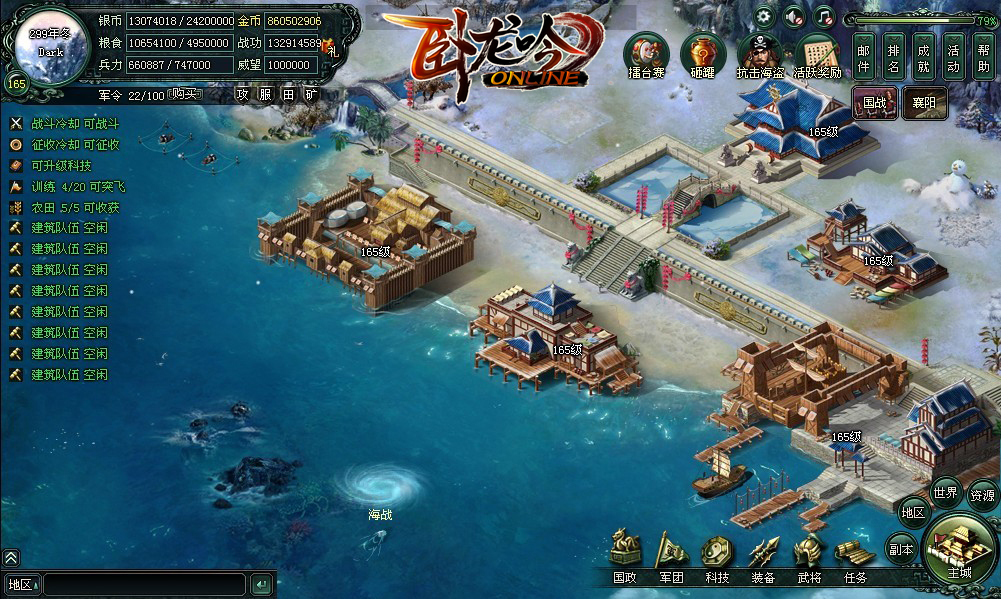
Task: Open the 排名 rankings button
Action: point(894,57)
